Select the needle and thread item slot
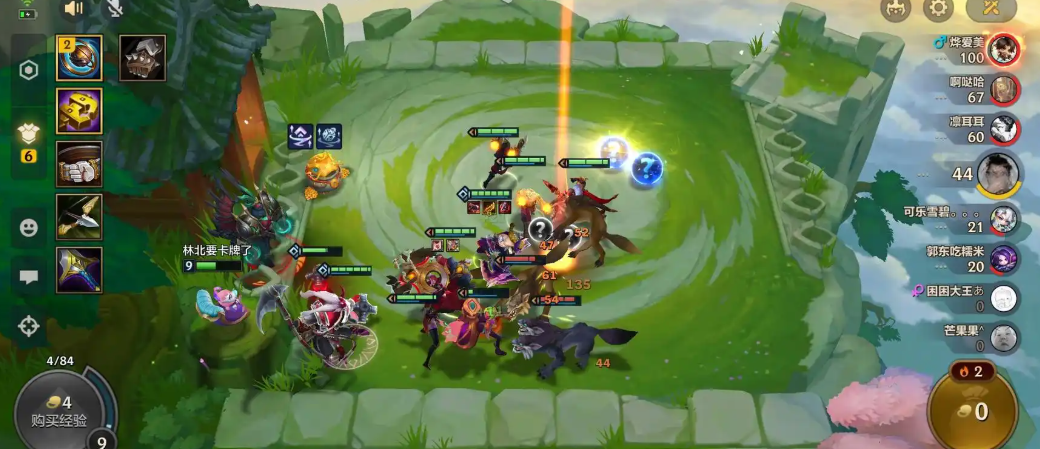 click(x=79, y=216)
